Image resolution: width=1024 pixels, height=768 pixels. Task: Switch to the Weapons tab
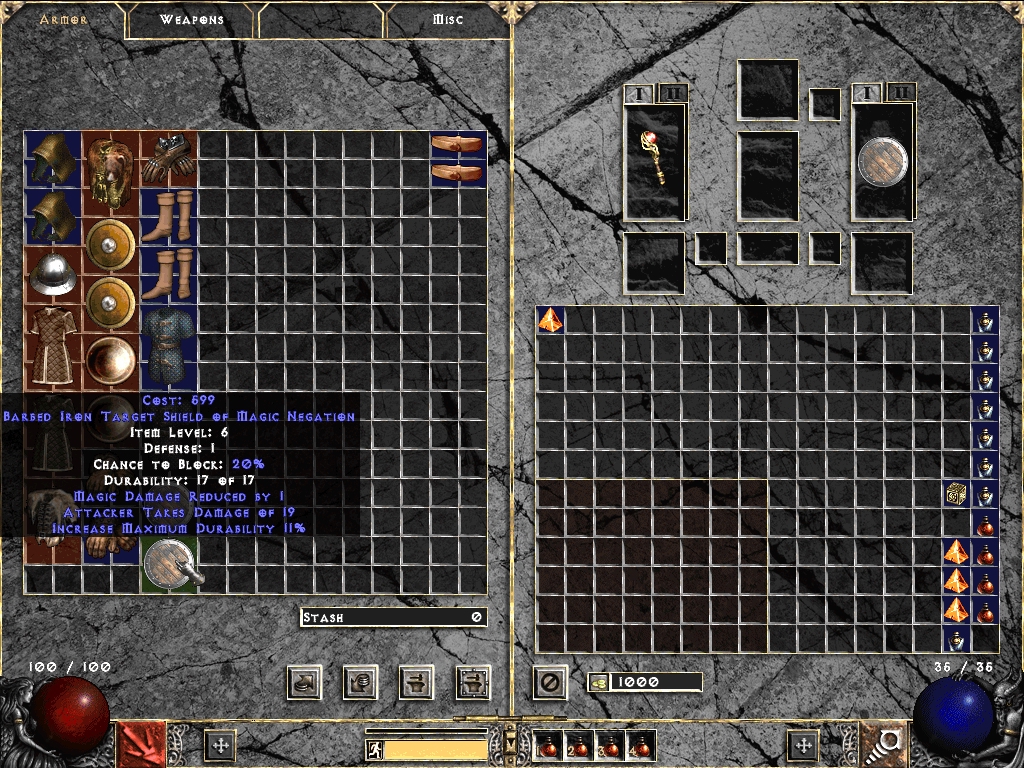click(x=192, y=20)
